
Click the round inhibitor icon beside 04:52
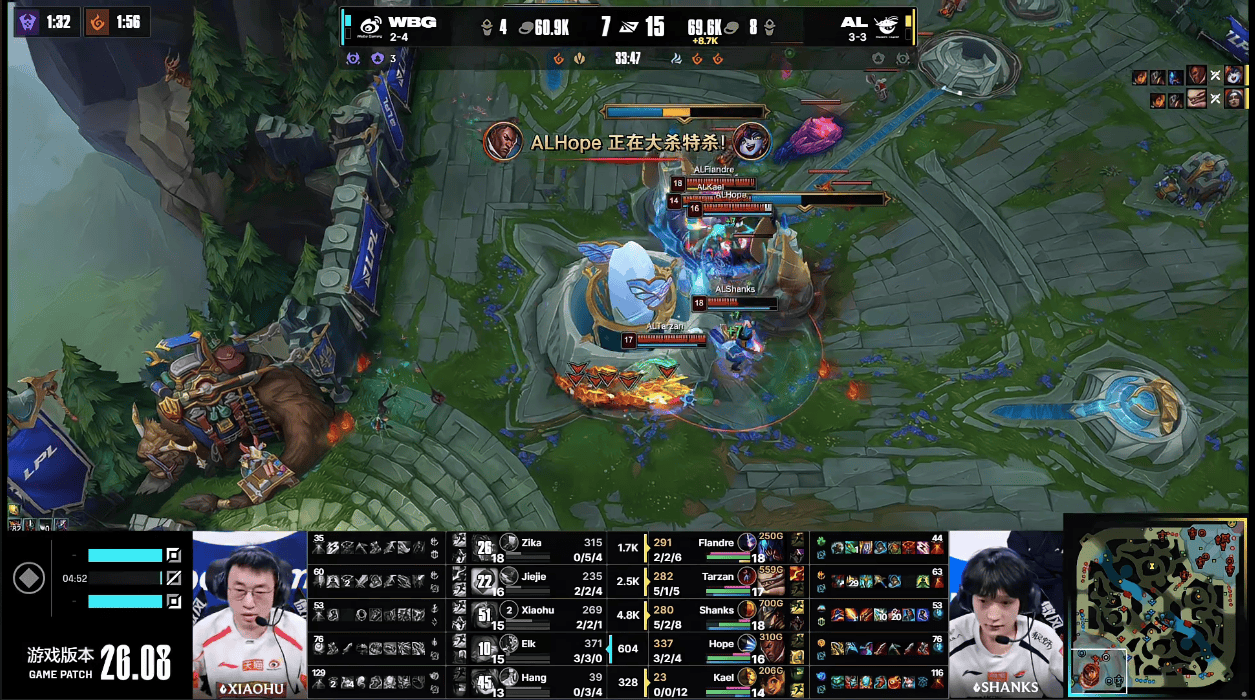click(x=29, y=578)
